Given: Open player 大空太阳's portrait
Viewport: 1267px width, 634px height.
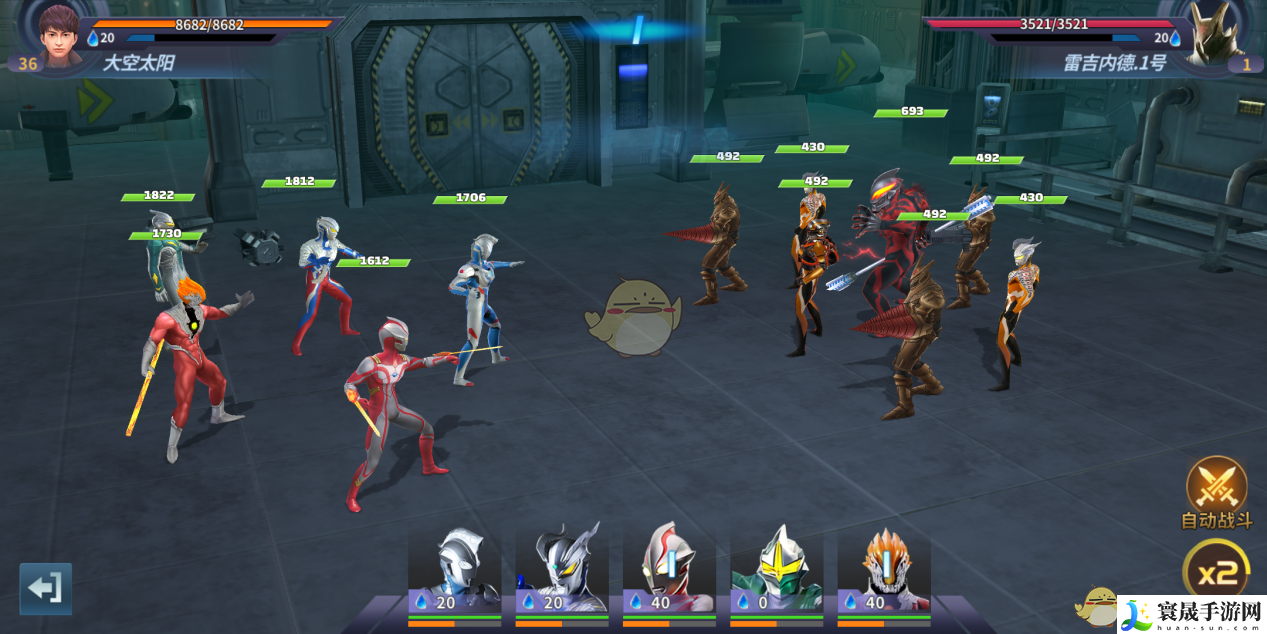Looking at the screenshot, I should pyautogui.click(x=58, y=32).
